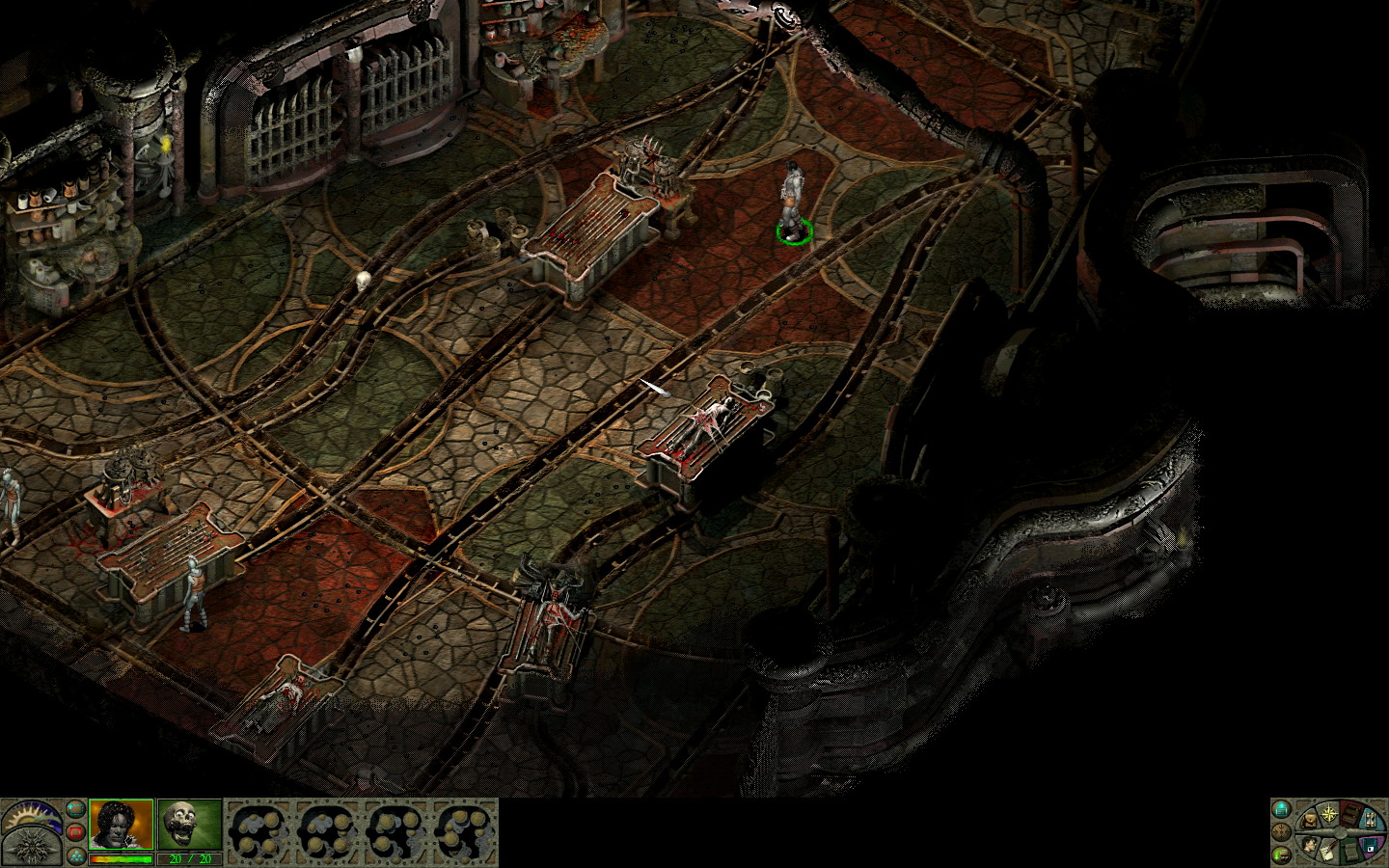Open the character record head icon
The height and width of the screenshot is (868, 1389).
tap(1311, 843)
